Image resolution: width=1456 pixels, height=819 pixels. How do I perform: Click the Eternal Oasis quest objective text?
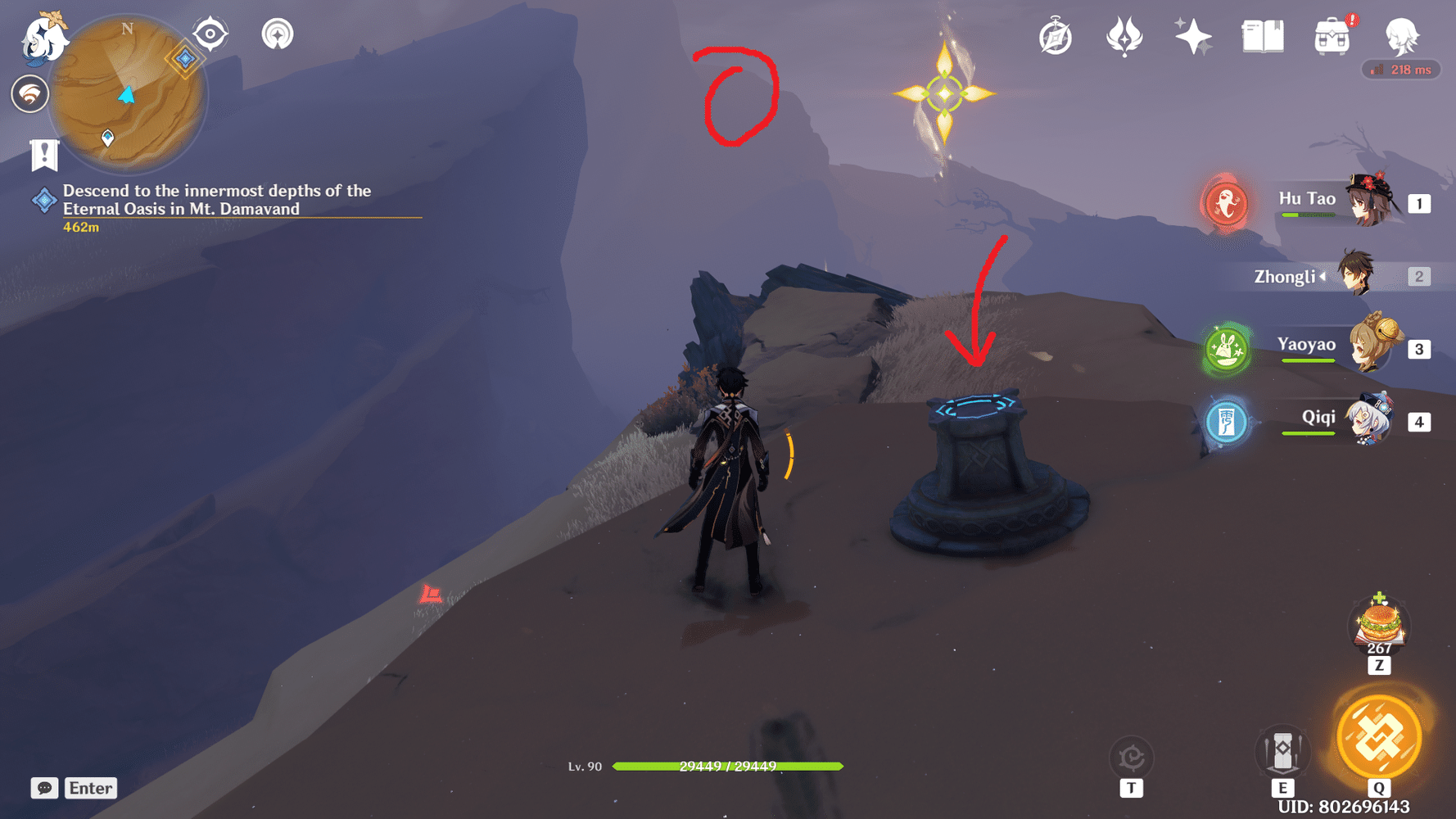click(x=216, y=200)
